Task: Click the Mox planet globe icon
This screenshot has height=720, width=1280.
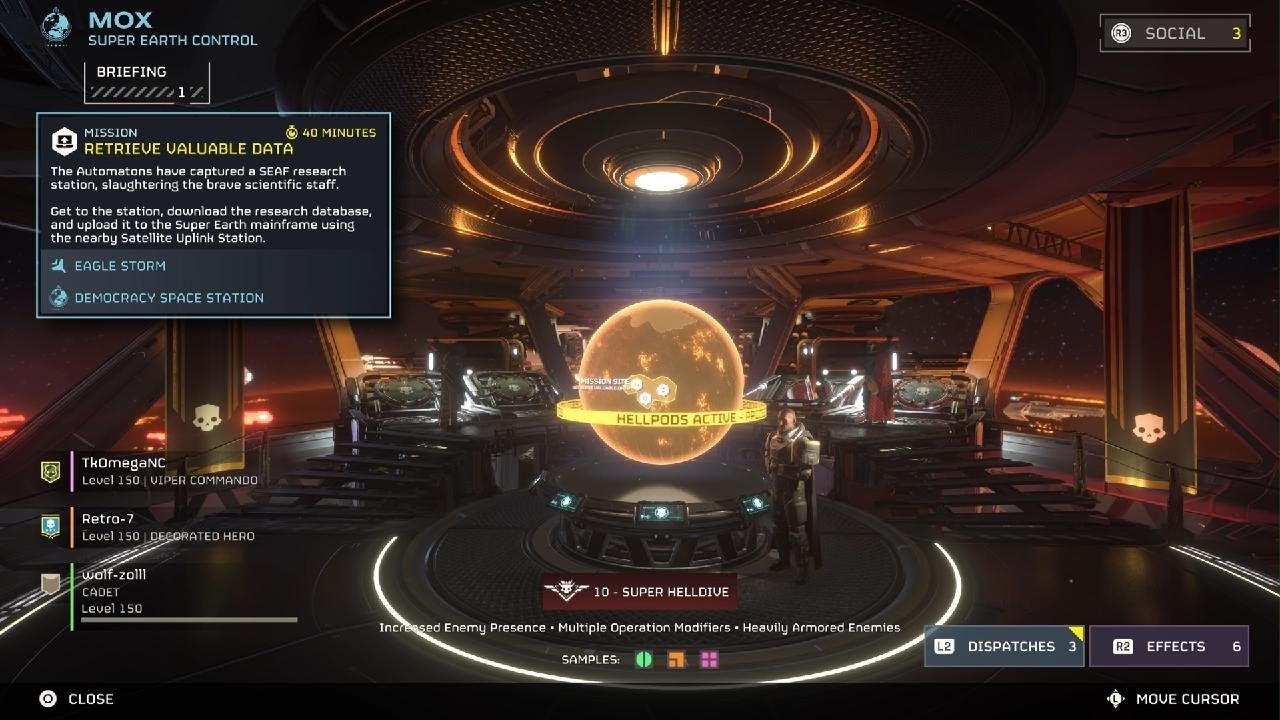Action: coord(56,26)
